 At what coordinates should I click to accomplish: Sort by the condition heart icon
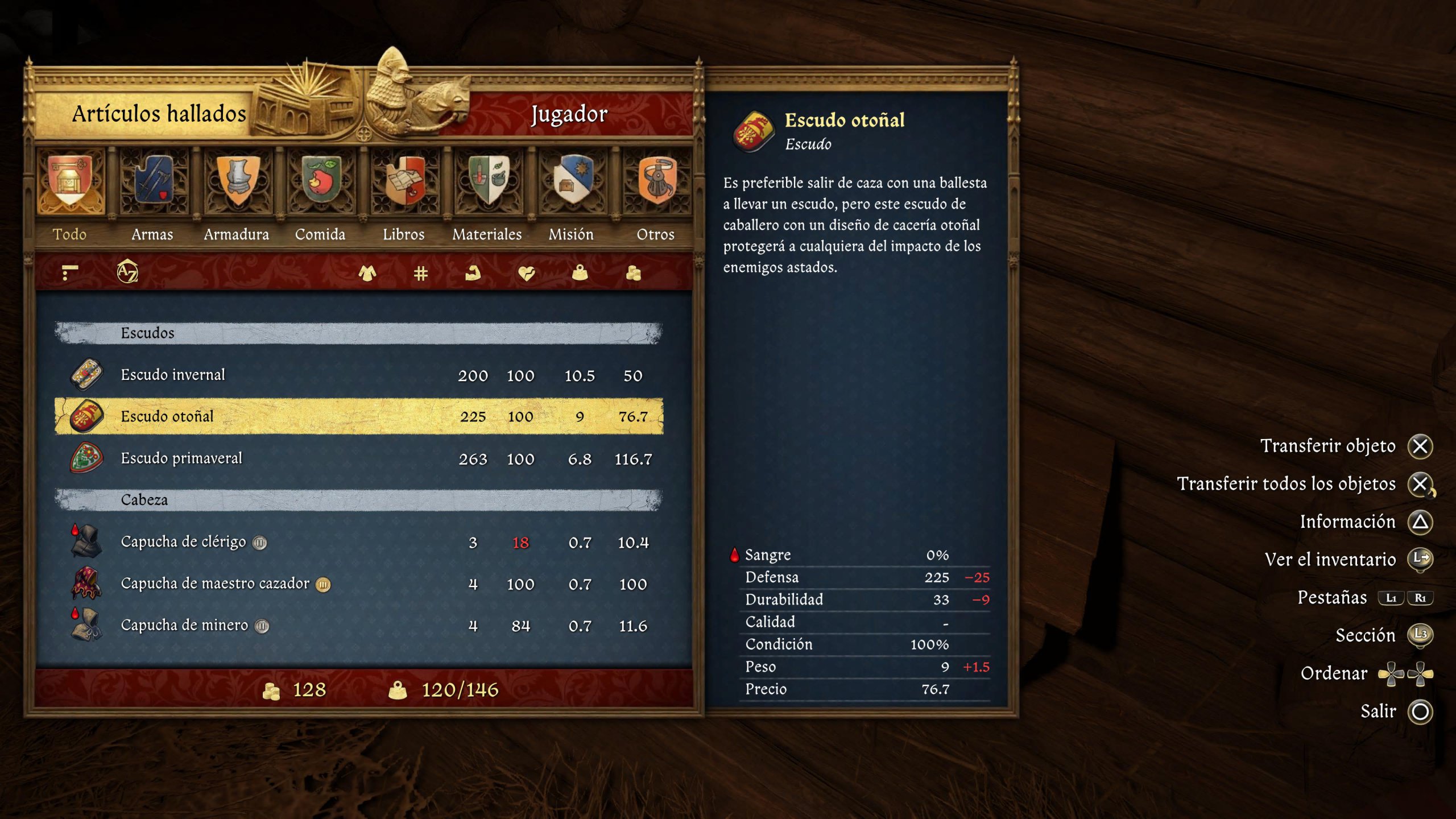point(527,274)
